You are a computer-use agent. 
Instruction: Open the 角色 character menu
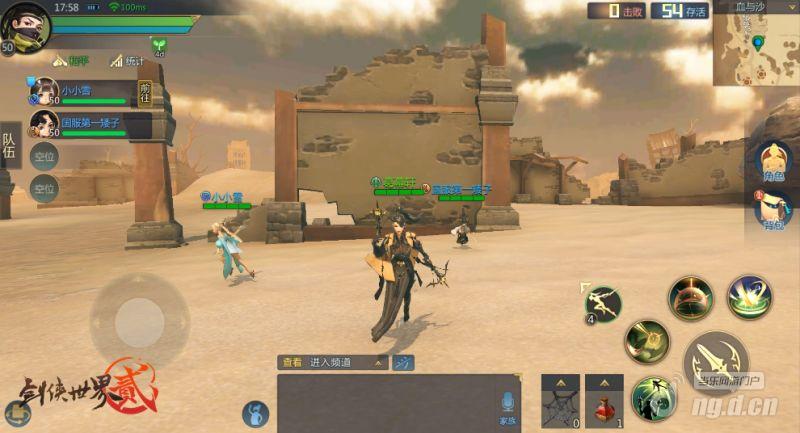coord(773,162)
